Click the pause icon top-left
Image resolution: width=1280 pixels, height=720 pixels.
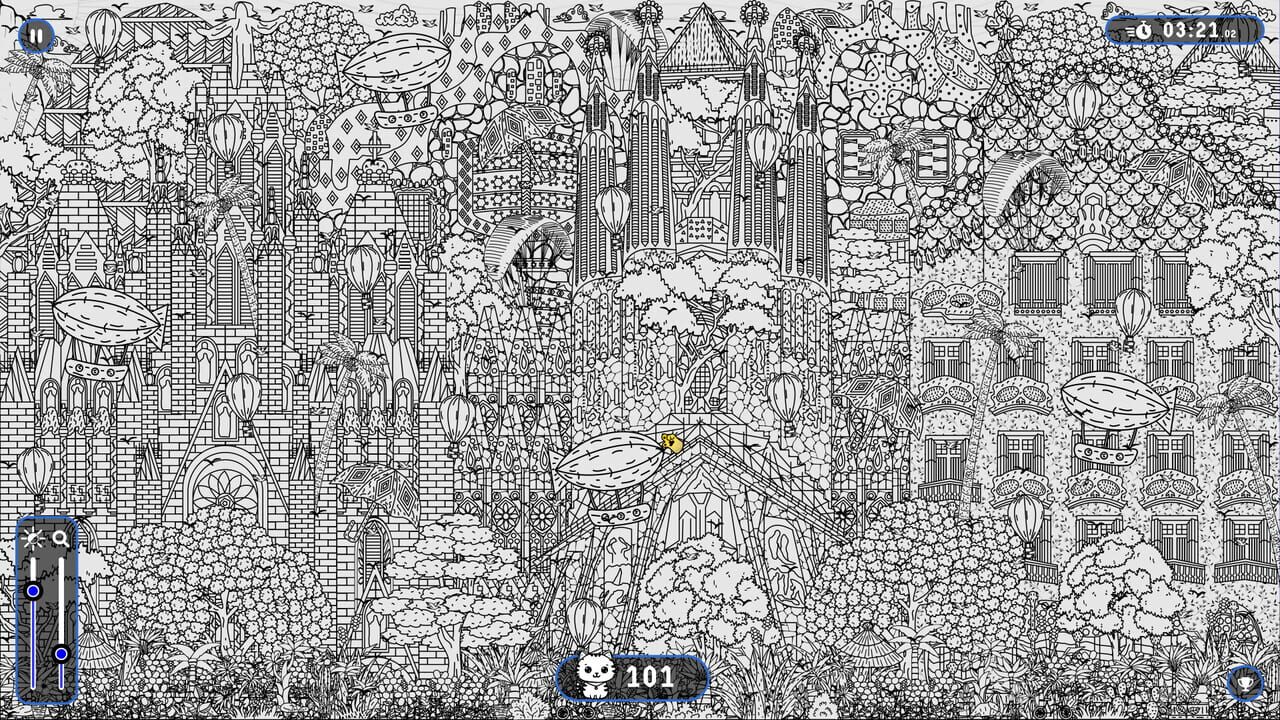tap(37, 35)
